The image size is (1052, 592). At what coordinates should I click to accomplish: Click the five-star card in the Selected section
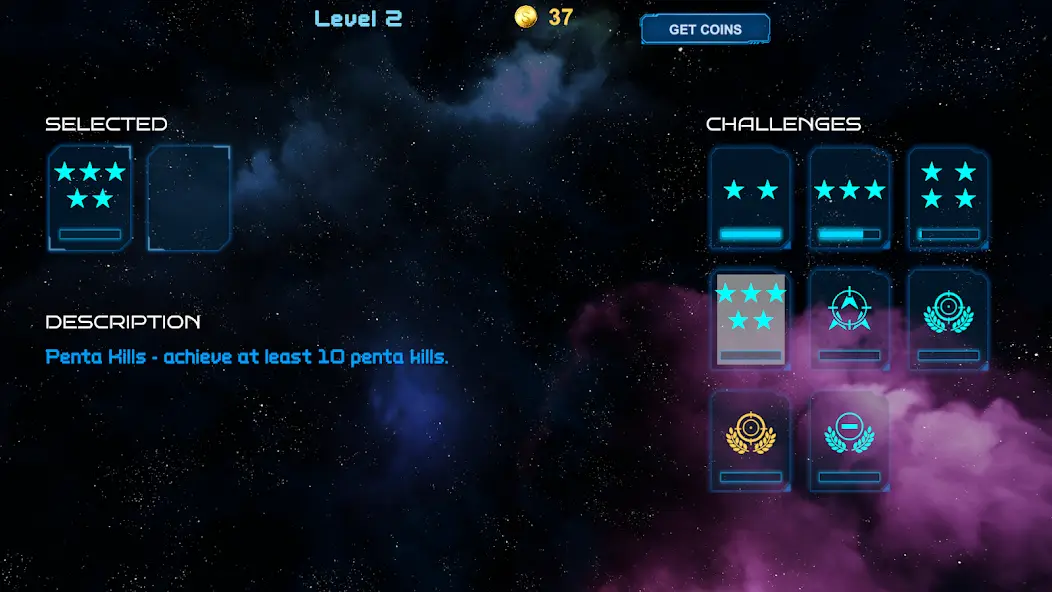[90, 198]
